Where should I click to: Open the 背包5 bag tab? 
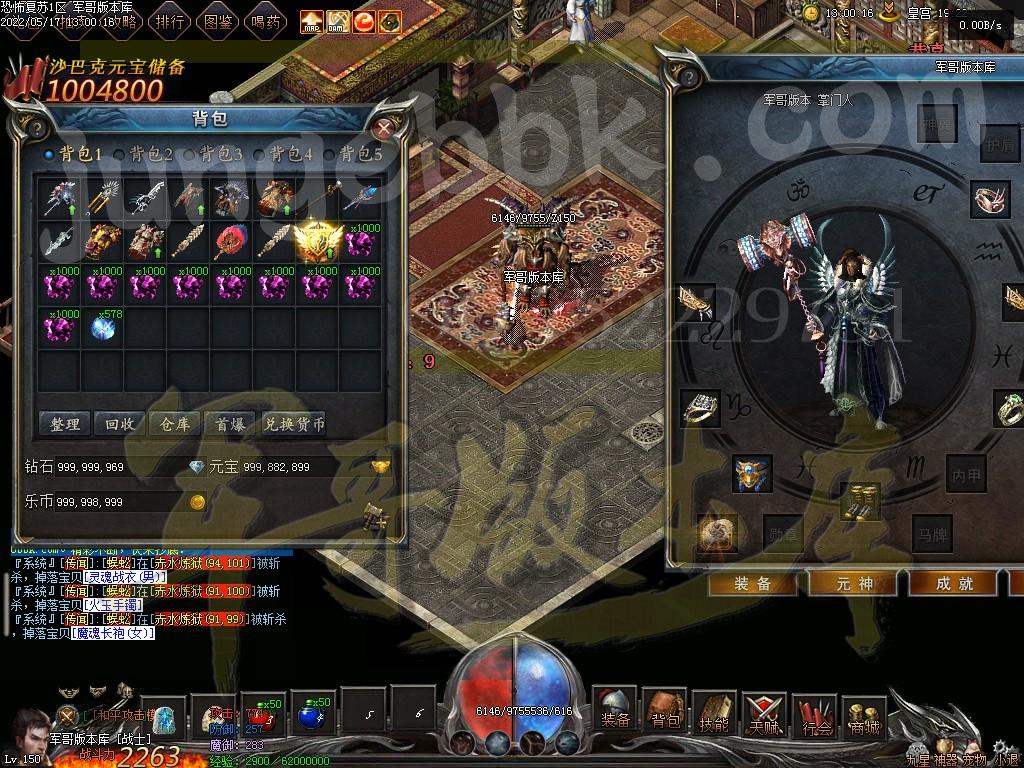[x=360, y=155]
